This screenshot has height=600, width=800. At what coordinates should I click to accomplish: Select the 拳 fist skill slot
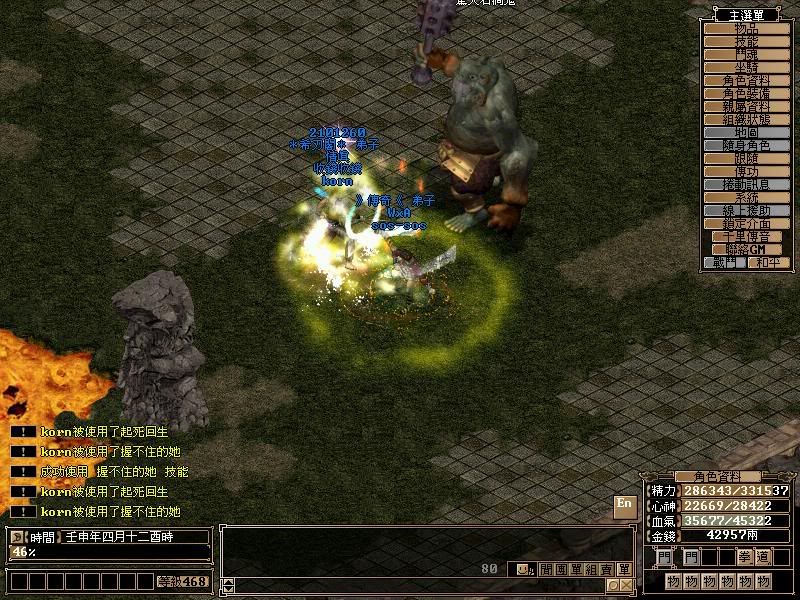743,557
